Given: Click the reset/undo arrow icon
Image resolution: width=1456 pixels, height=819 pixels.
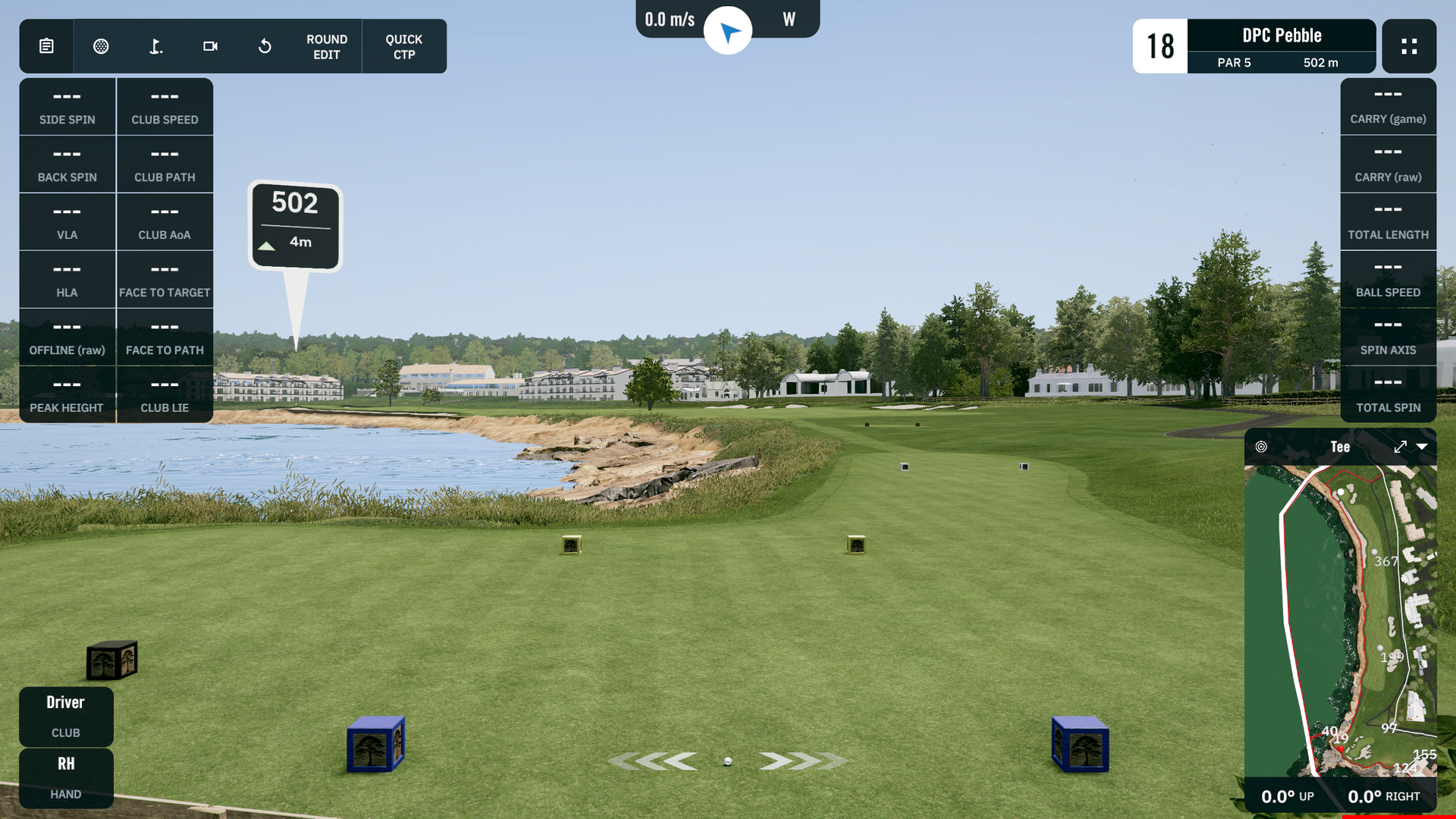Looking at the screenshot, I should pyautogui.click(x=265, y=46).
